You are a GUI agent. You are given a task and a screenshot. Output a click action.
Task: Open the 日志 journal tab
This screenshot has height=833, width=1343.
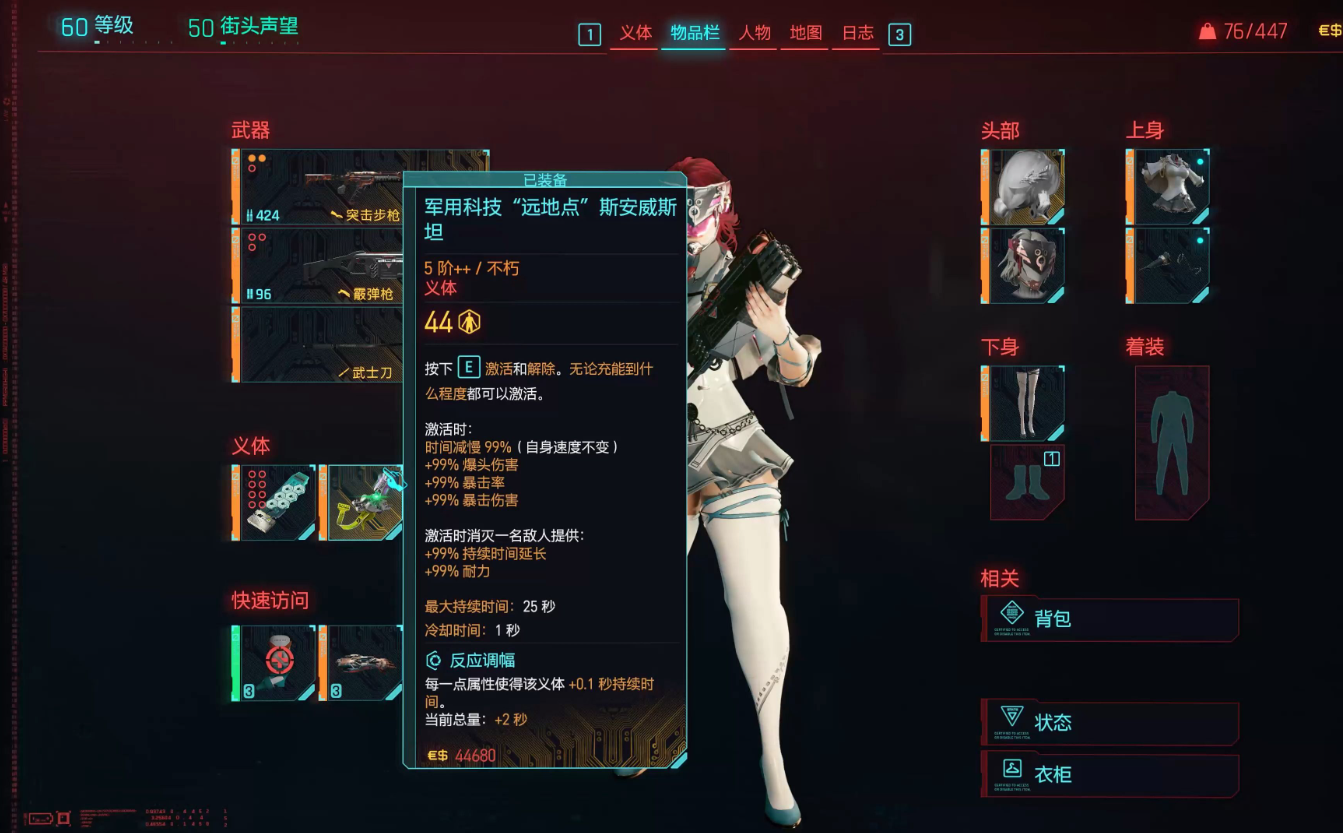855,33
